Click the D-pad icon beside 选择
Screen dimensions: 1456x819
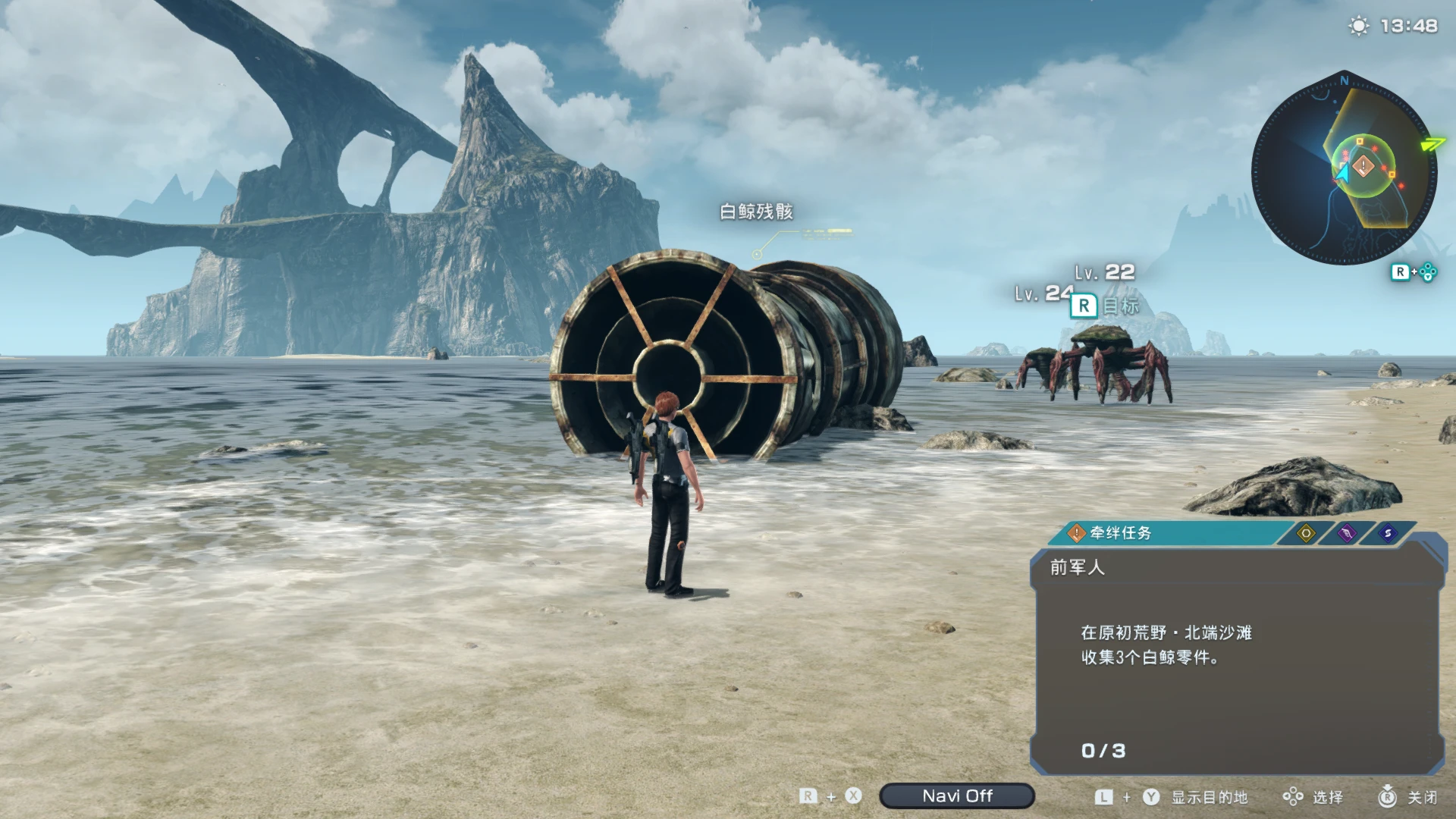point(1291,797)
